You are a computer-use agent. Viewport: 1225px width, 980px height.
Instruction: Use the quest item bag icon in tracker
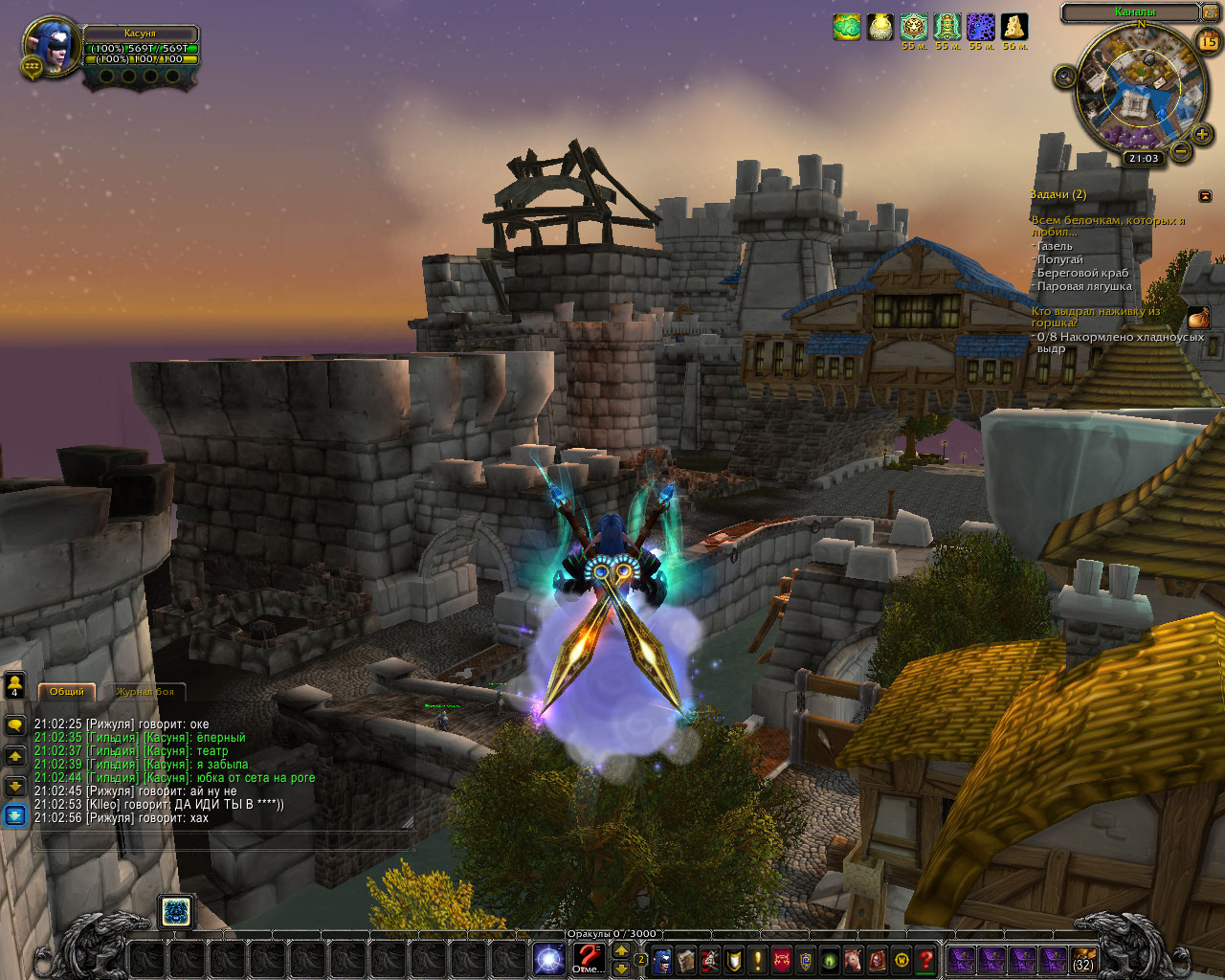(x=1198, y=318)
